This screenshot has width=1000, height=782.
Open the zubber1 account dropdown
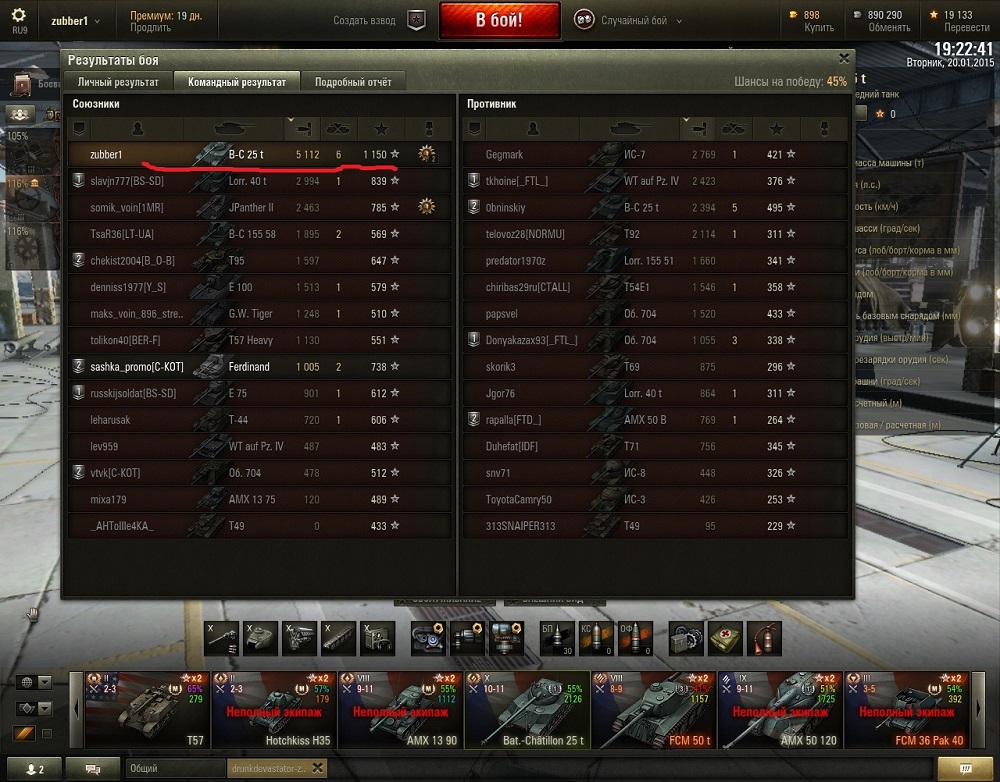[x=75, y=21]
